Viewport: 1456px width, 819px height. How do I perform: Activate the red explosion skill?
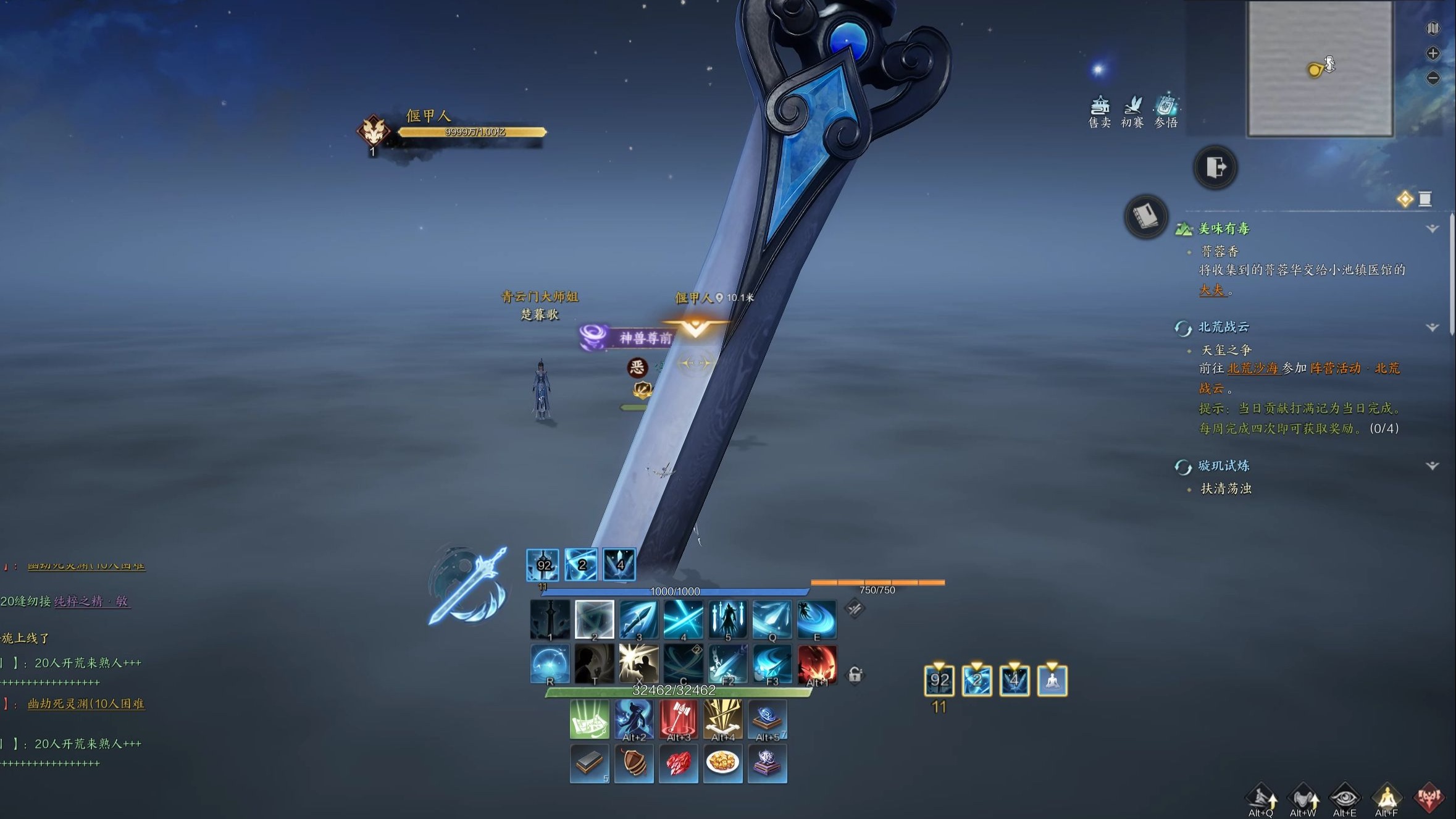pyautogui.click(x=817, y=665)
